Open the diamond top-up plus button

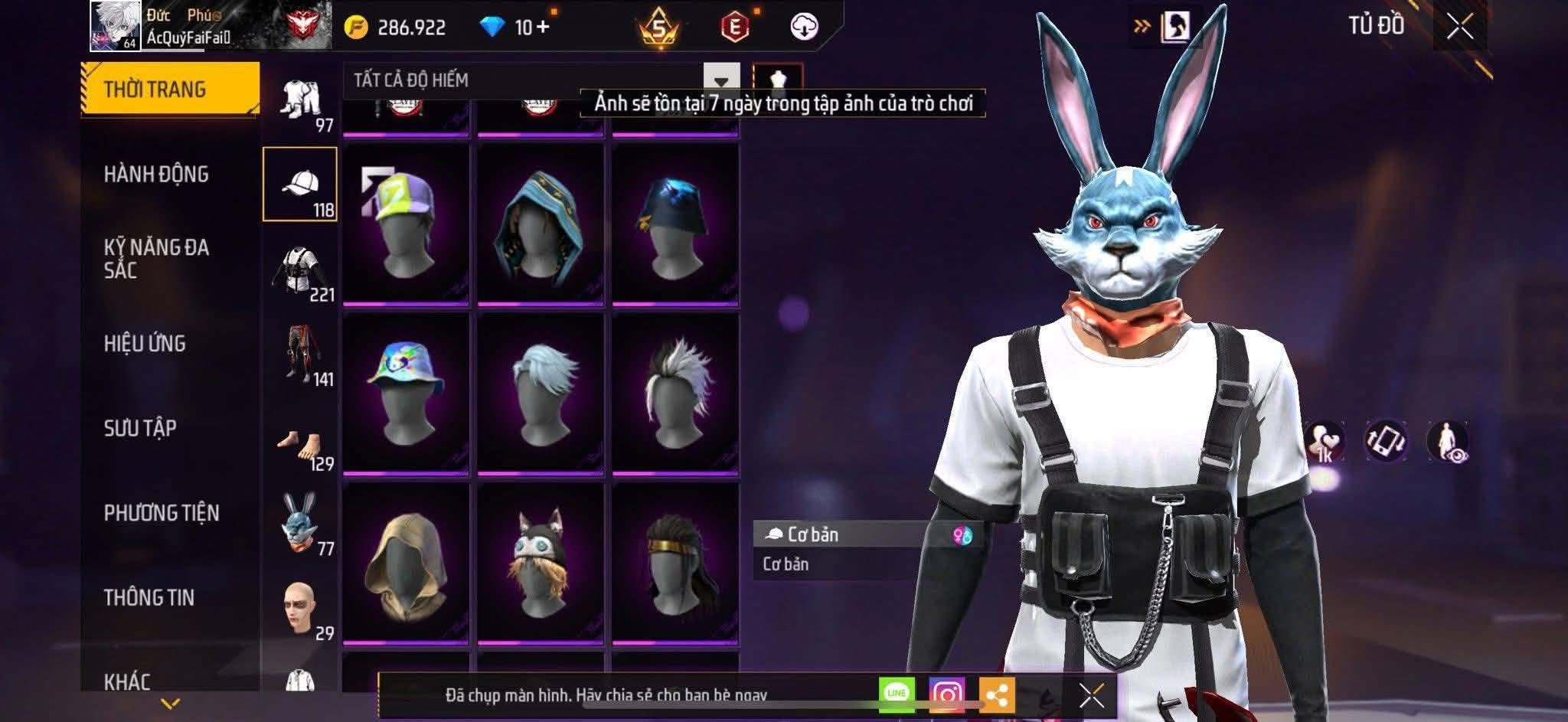[543, 28]
